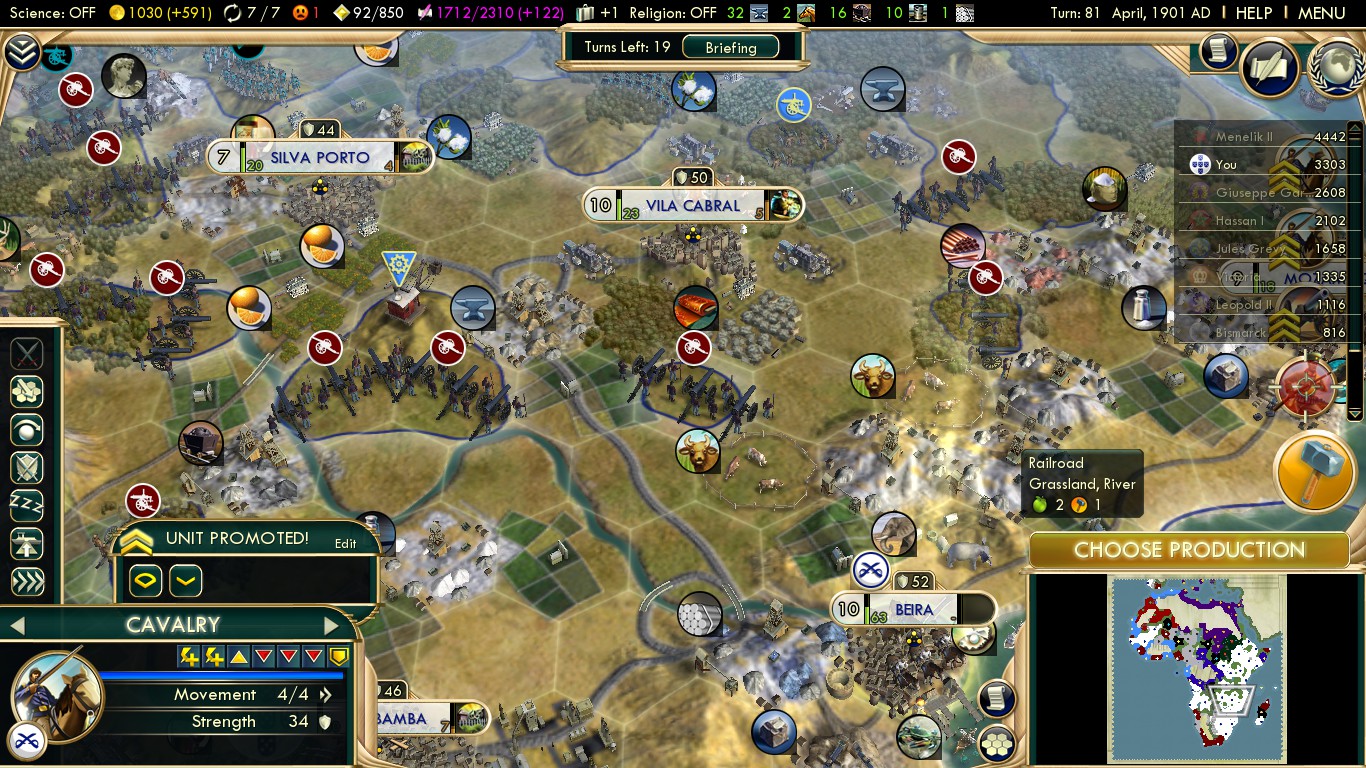Viewport: 1366px width, 768px height.
Task: Skip the unit's turn with the chevrons icon
Action: [x=27, y=583]
